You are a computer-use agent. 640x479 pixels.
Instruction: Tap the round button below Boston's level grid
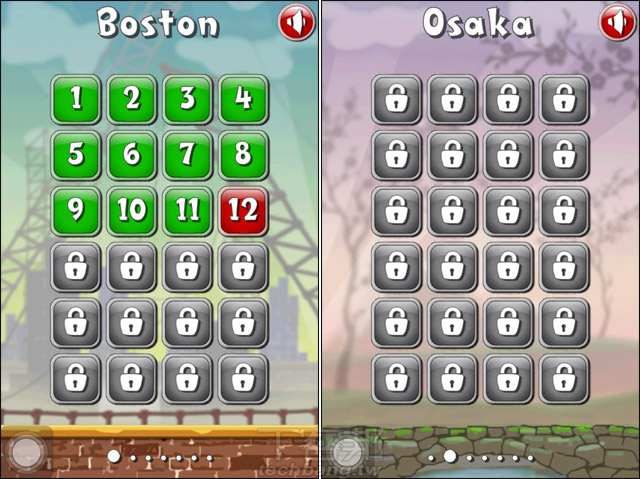(x=26, y=453)
